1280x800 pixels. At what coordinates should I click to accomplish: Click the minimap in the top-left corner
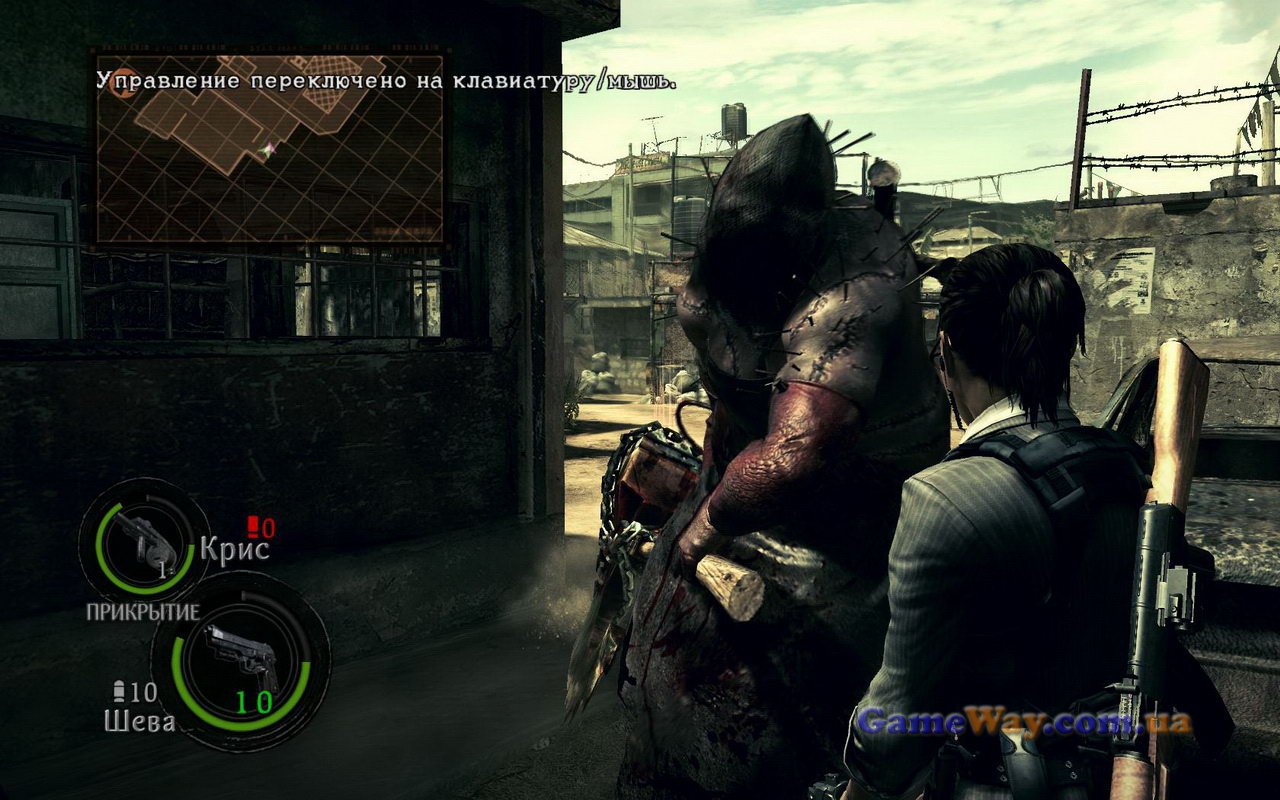269,148
